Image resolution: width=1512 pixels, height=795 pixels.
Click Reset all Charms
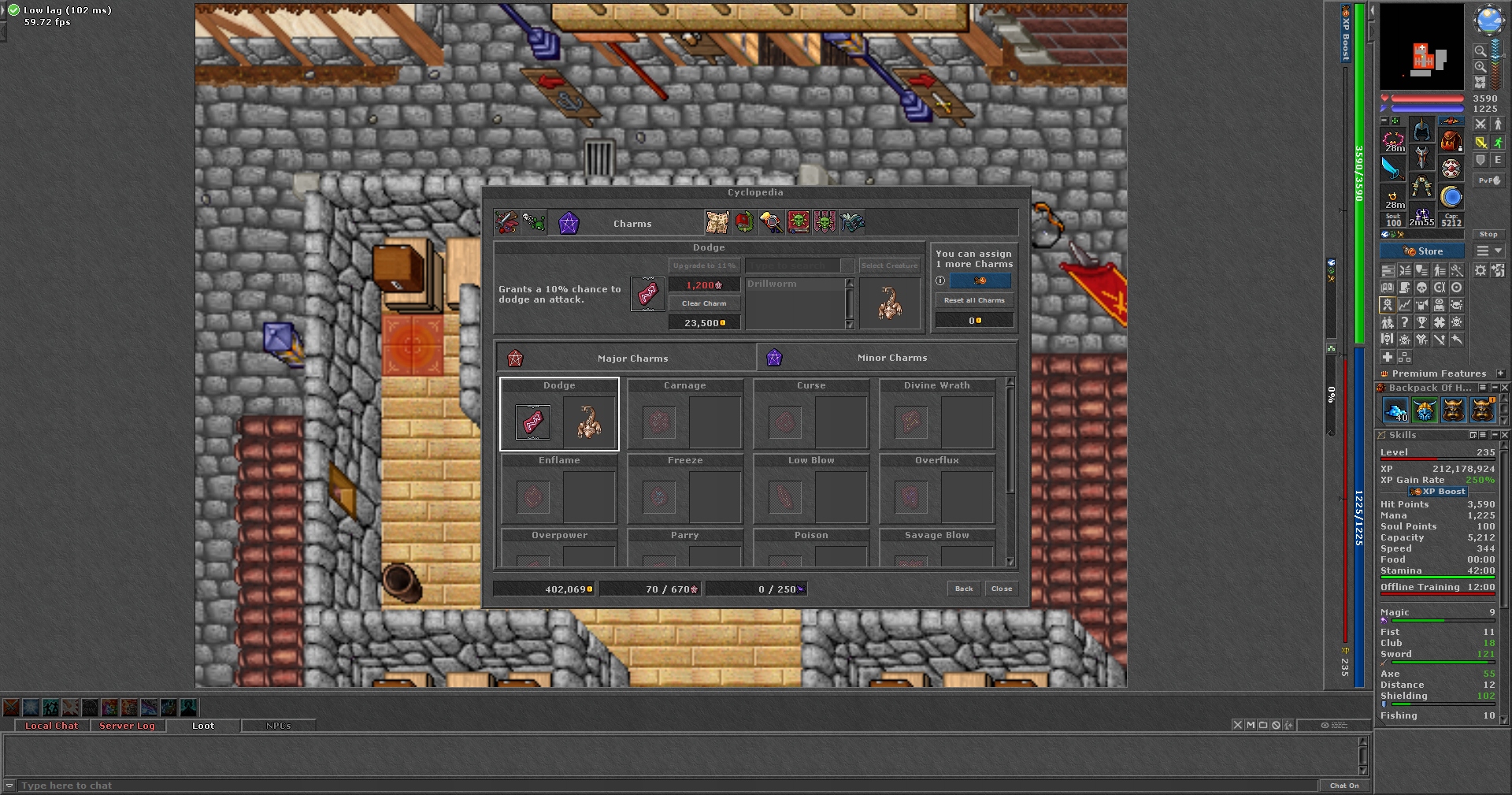pos(974,300)
